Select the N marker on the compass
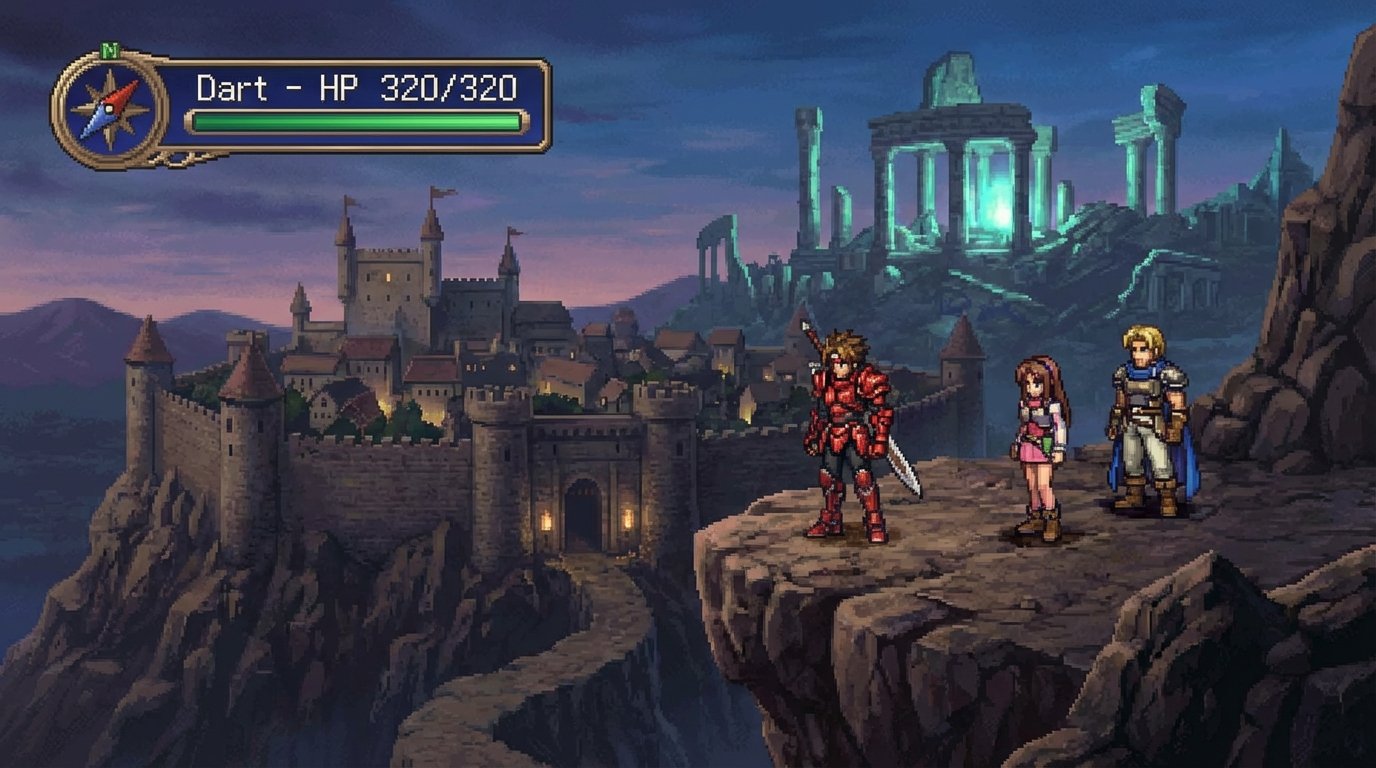Image resolution: width=1376 pixels, height=768 pixels. pyautogui.click(x=108, y=49)
